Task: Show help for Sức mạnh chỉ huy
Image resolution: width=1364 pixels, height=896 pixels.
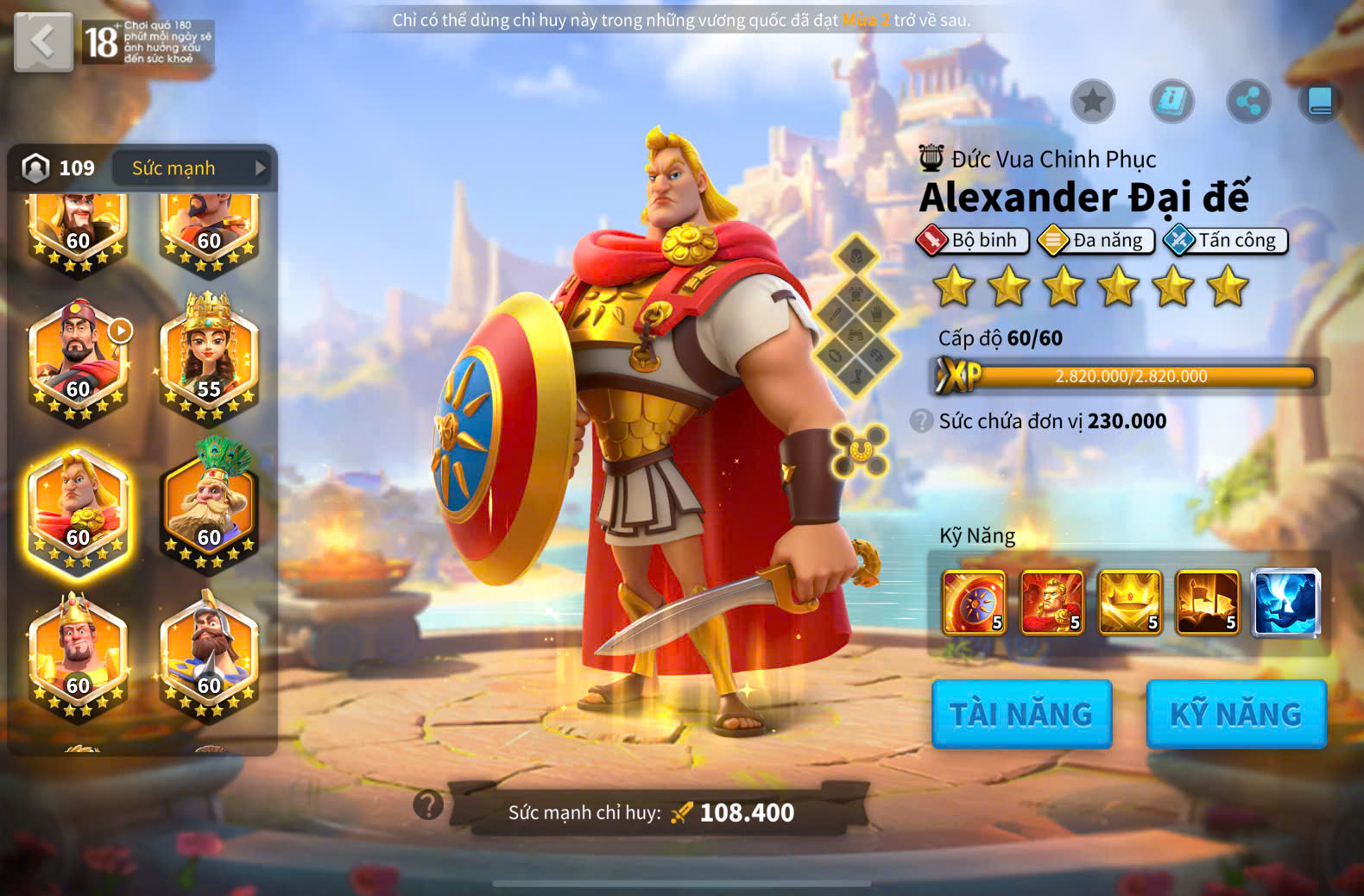Action: 428,805
